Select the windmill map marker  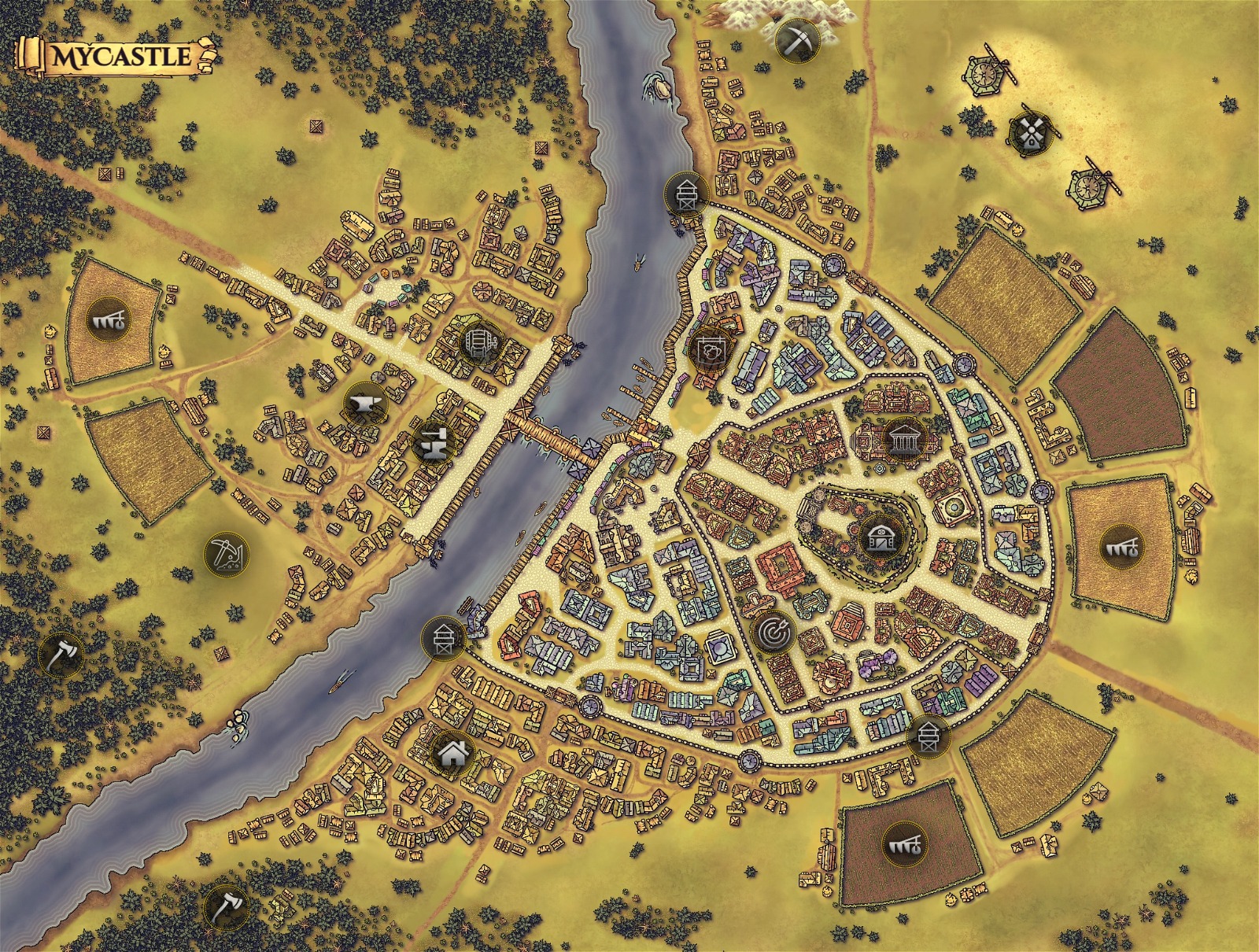[1028, 133]
